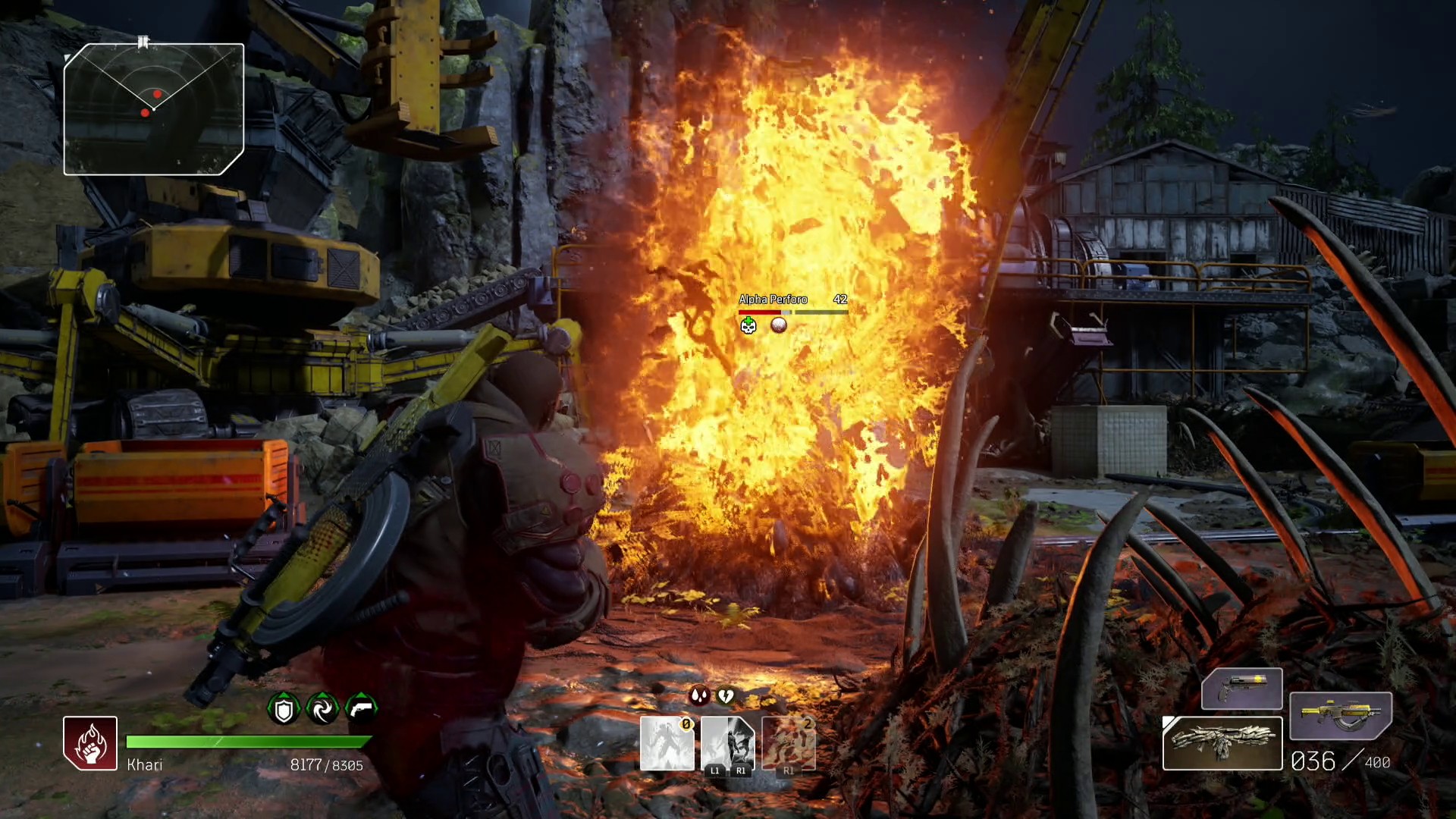Activate the faded third skill slot showing 2
Screen dimensions: 1456x819
(789, 744)
